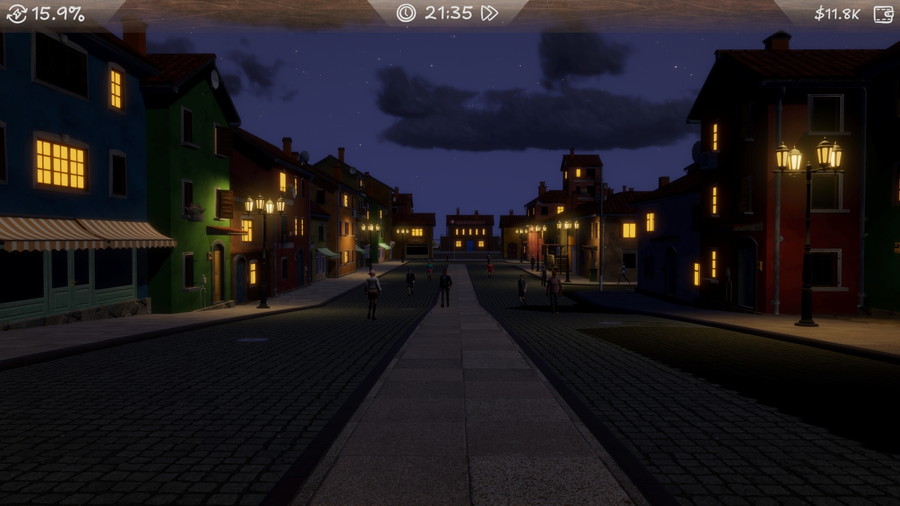Open the wallet icon beside the money
This screenshot has width=900, height=506.
pyautogui.click(x=883, y=14)
